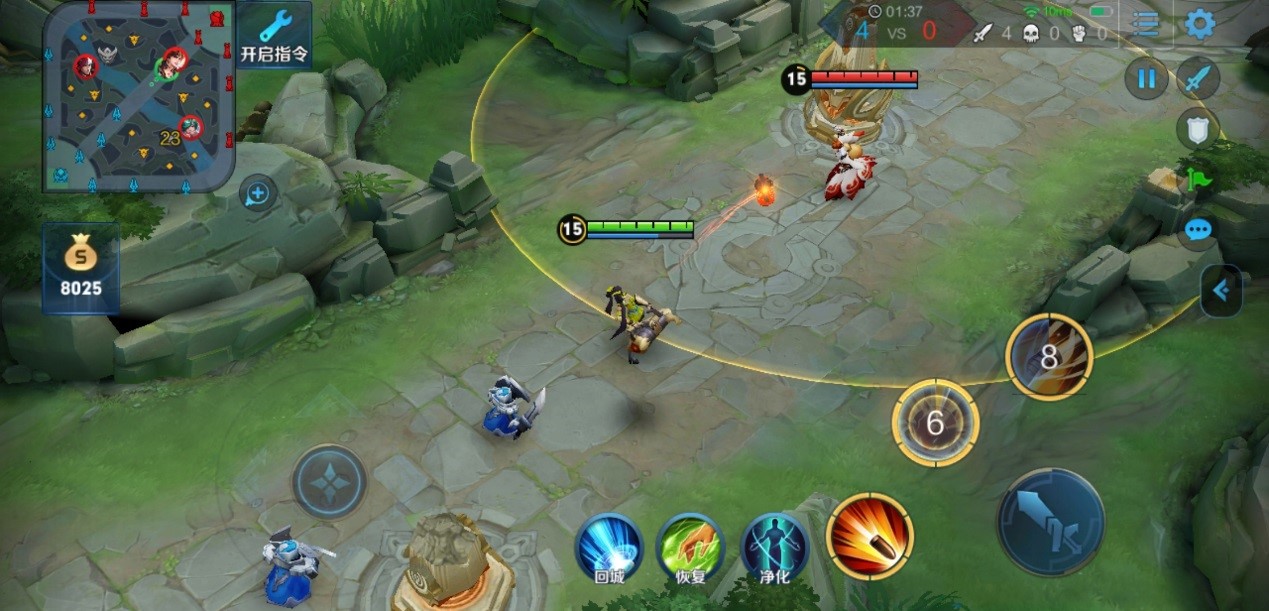Expand the side panel arrow

[1222, 291]
